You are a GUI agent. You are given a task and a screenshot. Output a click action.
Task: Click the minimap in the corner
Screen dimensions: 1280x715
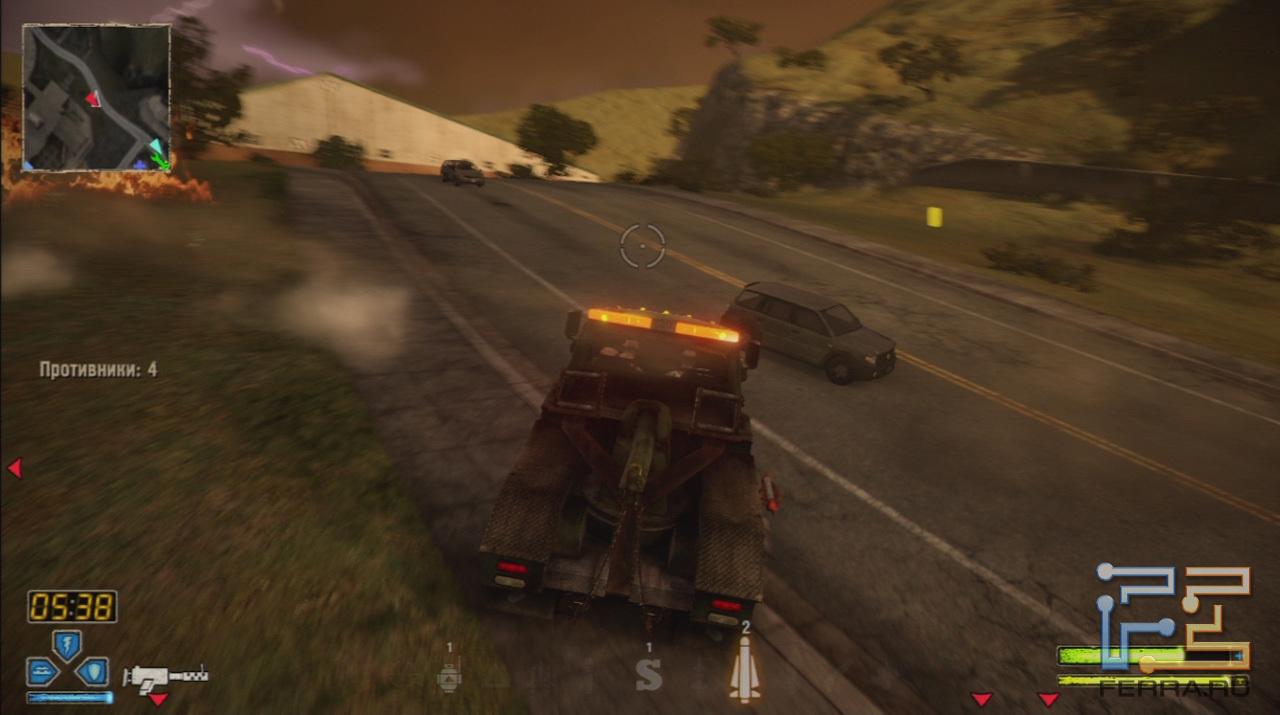coord(97,97)
